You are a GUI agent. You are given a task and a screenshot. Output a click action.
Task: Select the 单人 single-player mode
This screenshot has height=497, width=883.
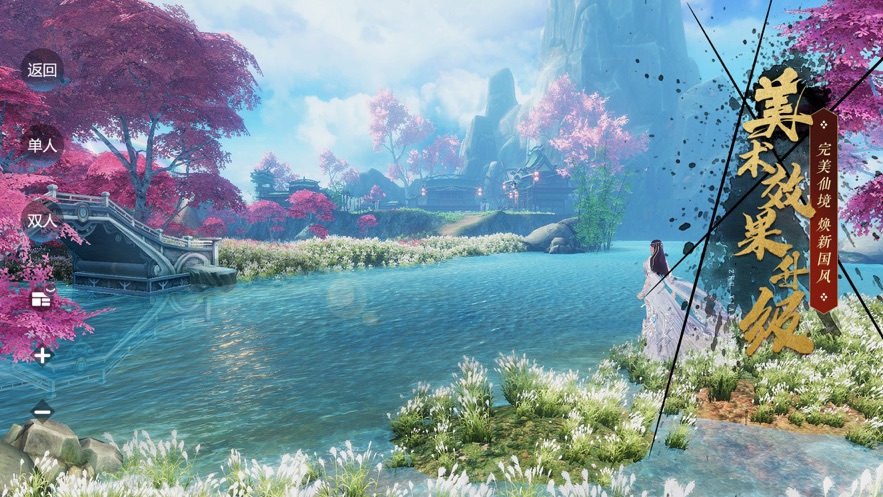42,145
